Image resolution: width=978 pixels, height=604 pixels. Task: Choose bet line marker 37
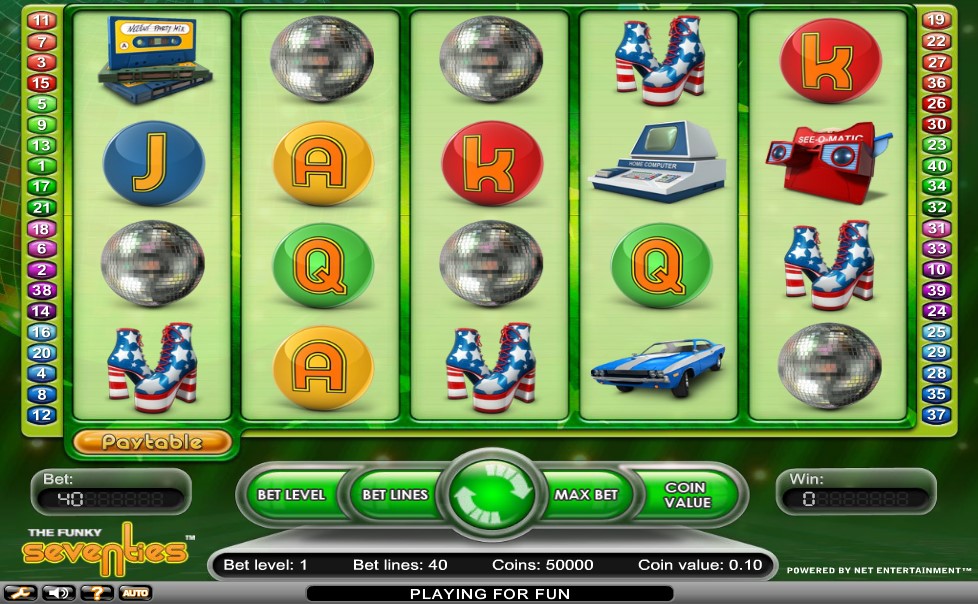(935, 415)
